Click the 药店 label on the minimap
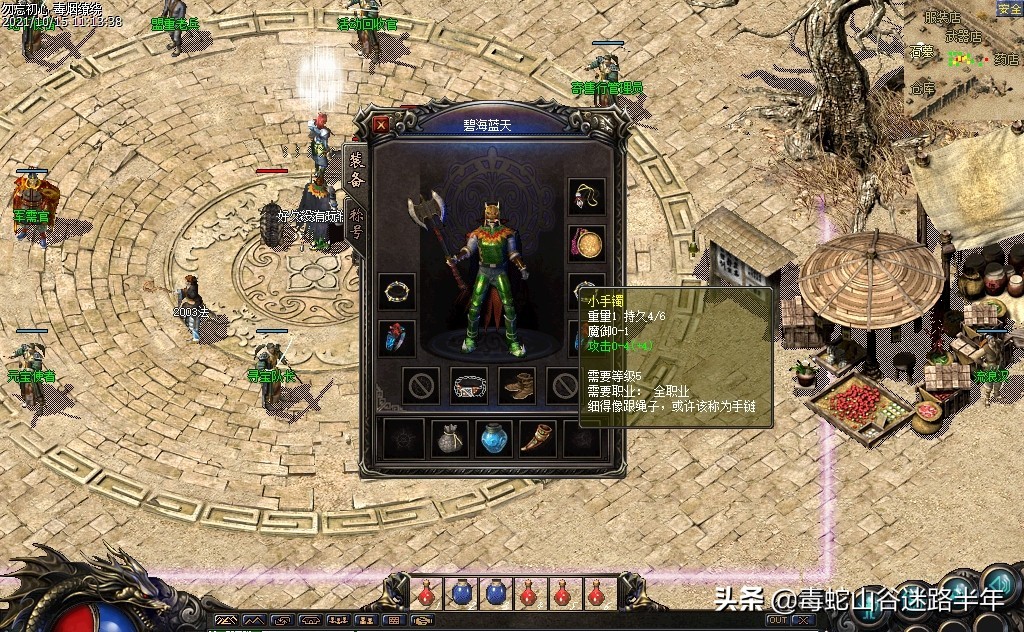Screen dimensions: 1024x632 pos(1005,60)
